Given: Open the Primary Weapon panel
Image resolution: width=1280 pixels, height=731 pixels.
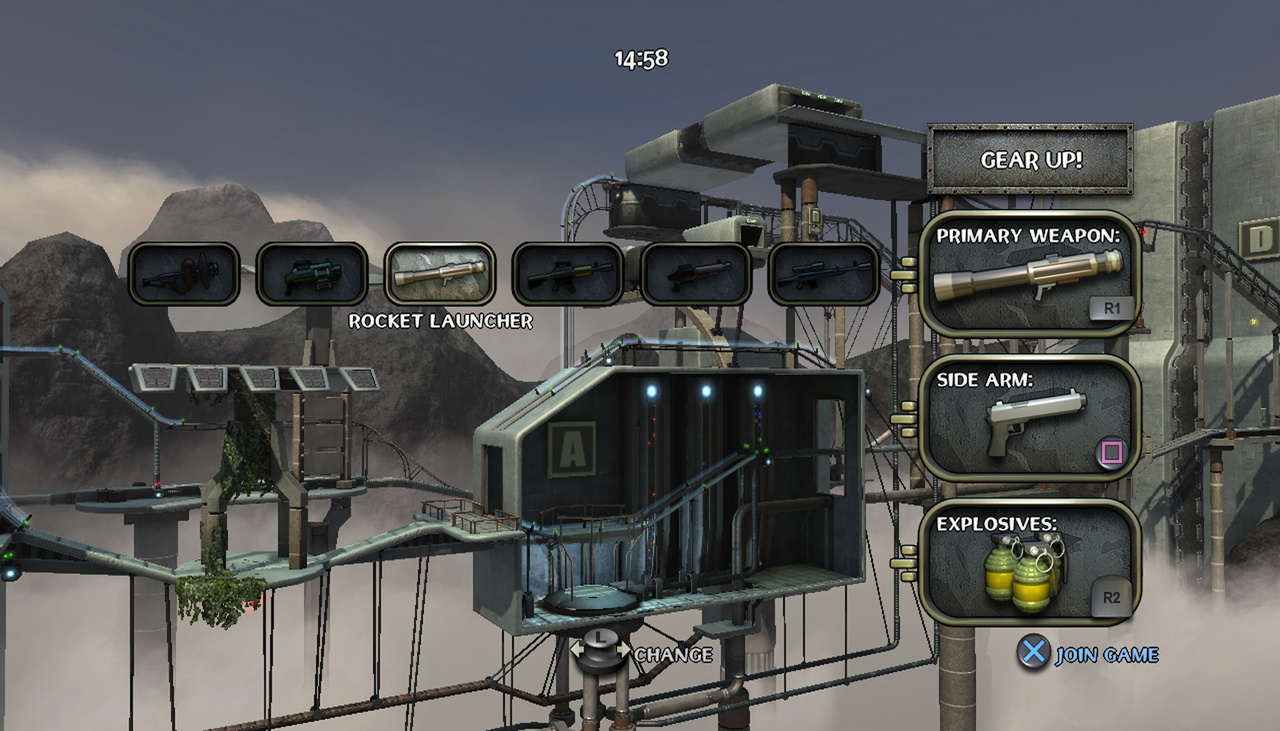Looking at the screenshot, I should tap(1030, 274).
